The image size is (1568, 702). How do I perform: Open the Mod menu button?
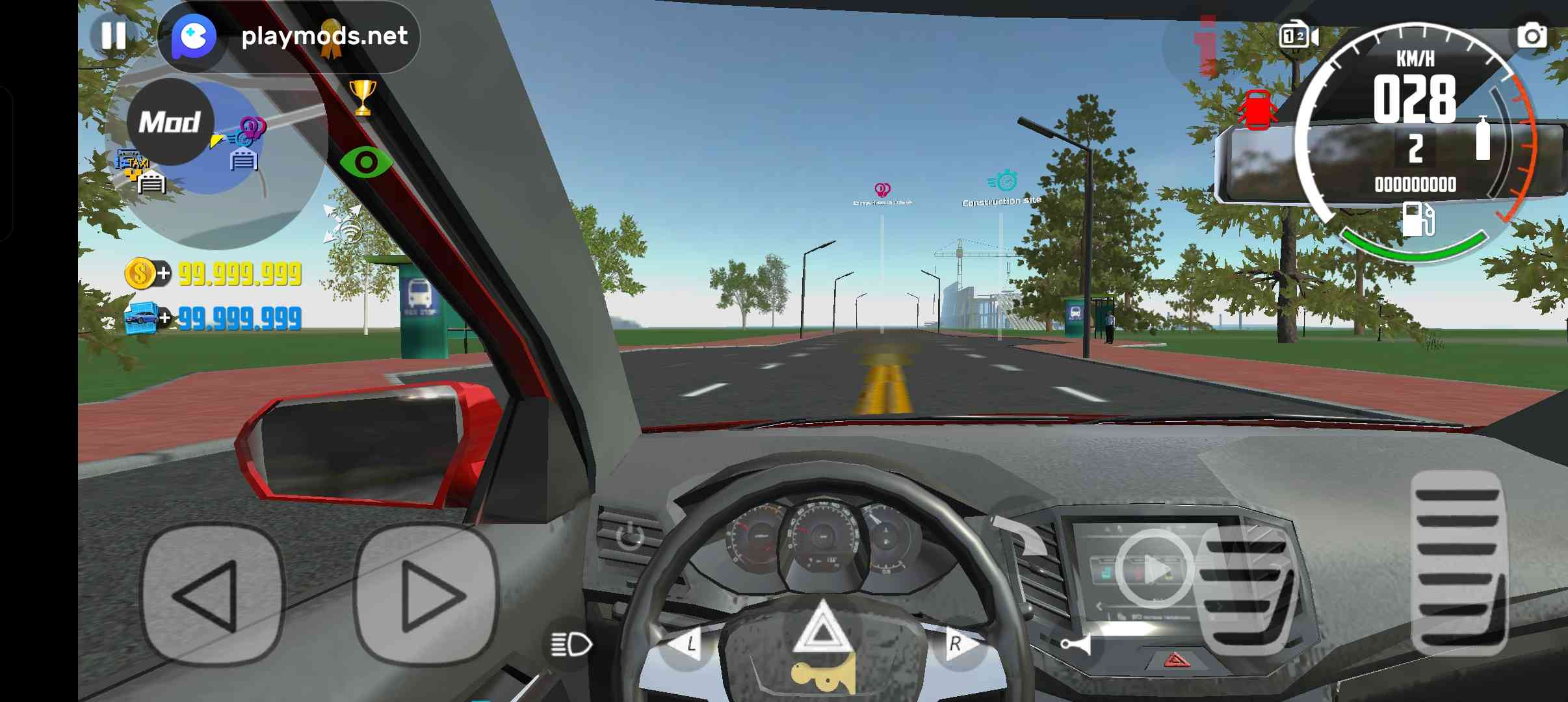click(170, 122)
